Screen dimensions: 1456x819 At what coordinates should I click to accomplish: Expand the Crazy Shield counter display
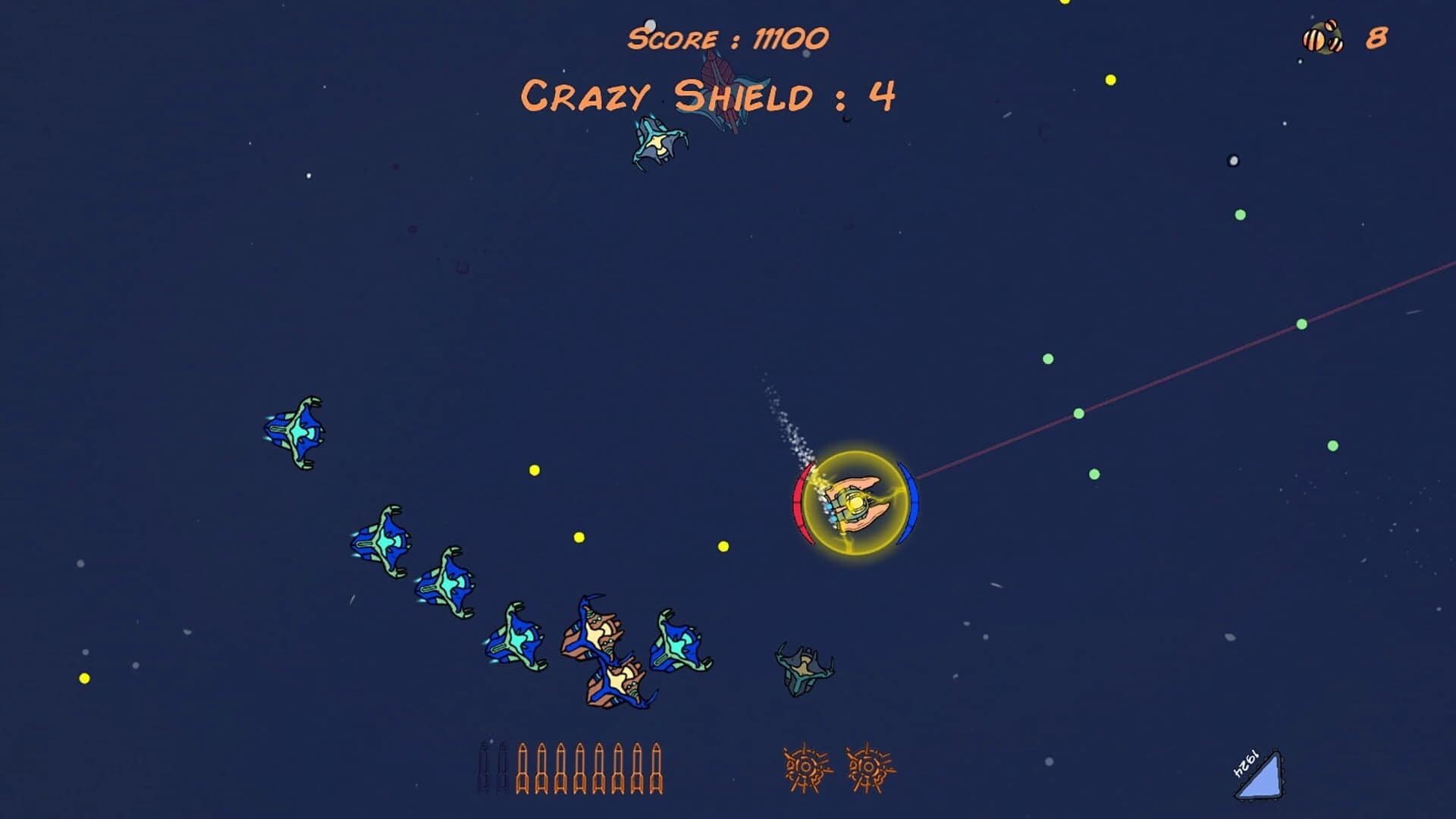point(709,95)
